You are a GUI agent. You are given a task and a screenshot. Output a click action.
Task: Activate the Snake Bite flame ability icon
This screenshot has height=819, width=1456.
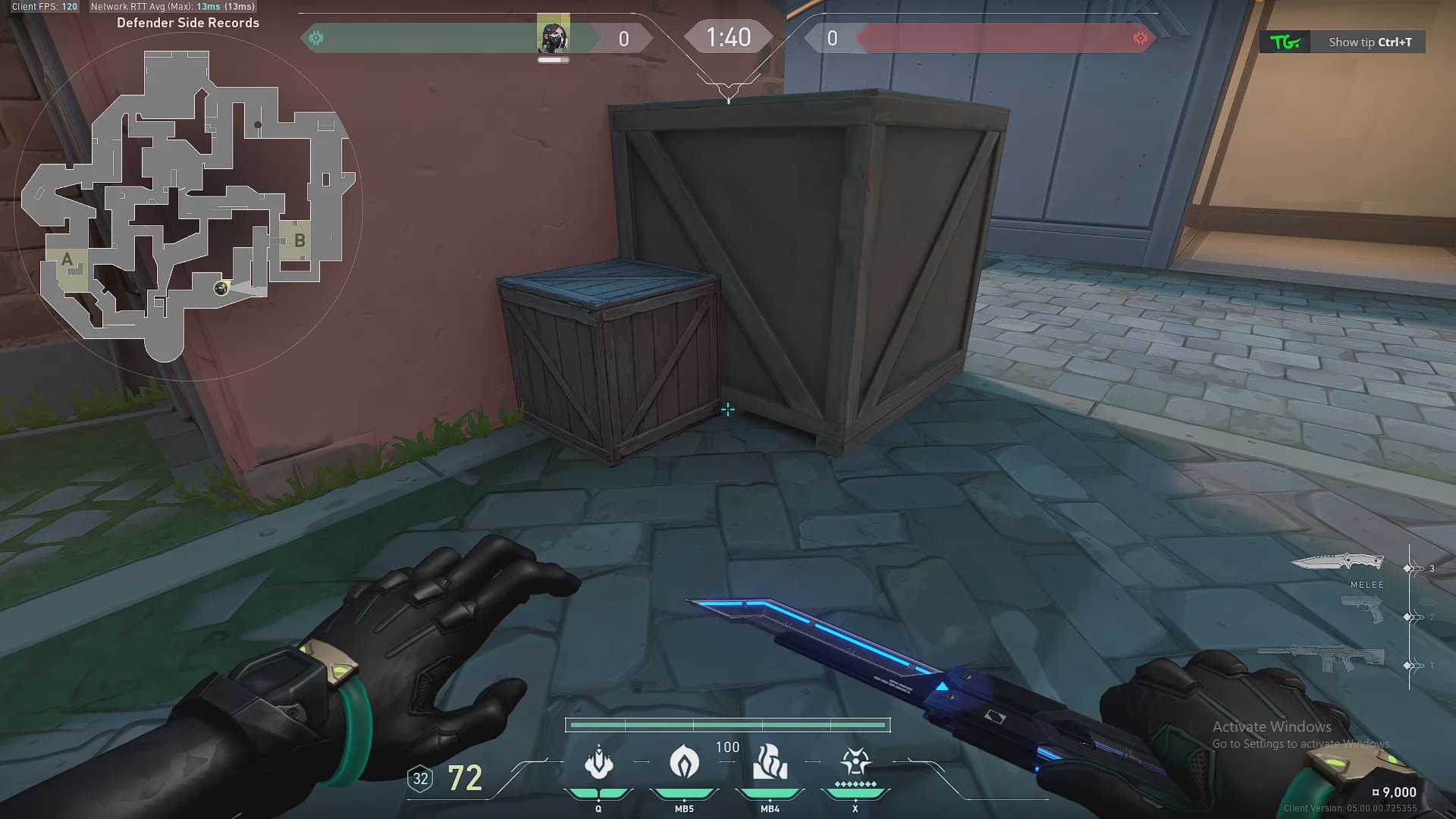(x=684, y=763)
